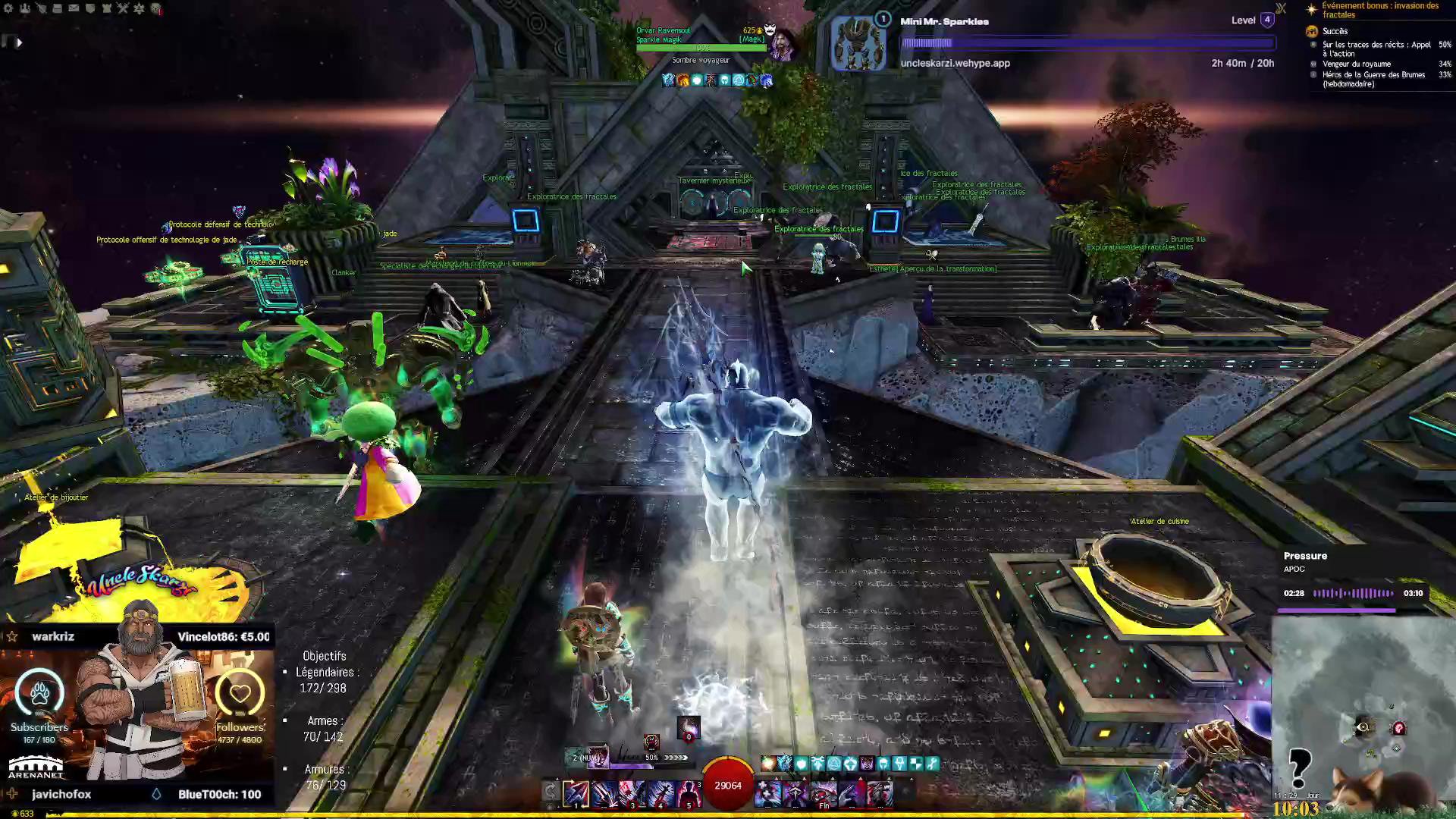The width and height of the screenshot is (1456, 819).
Task: Select the Orvar Ravensoul target portrait
Action: (782, 45)
